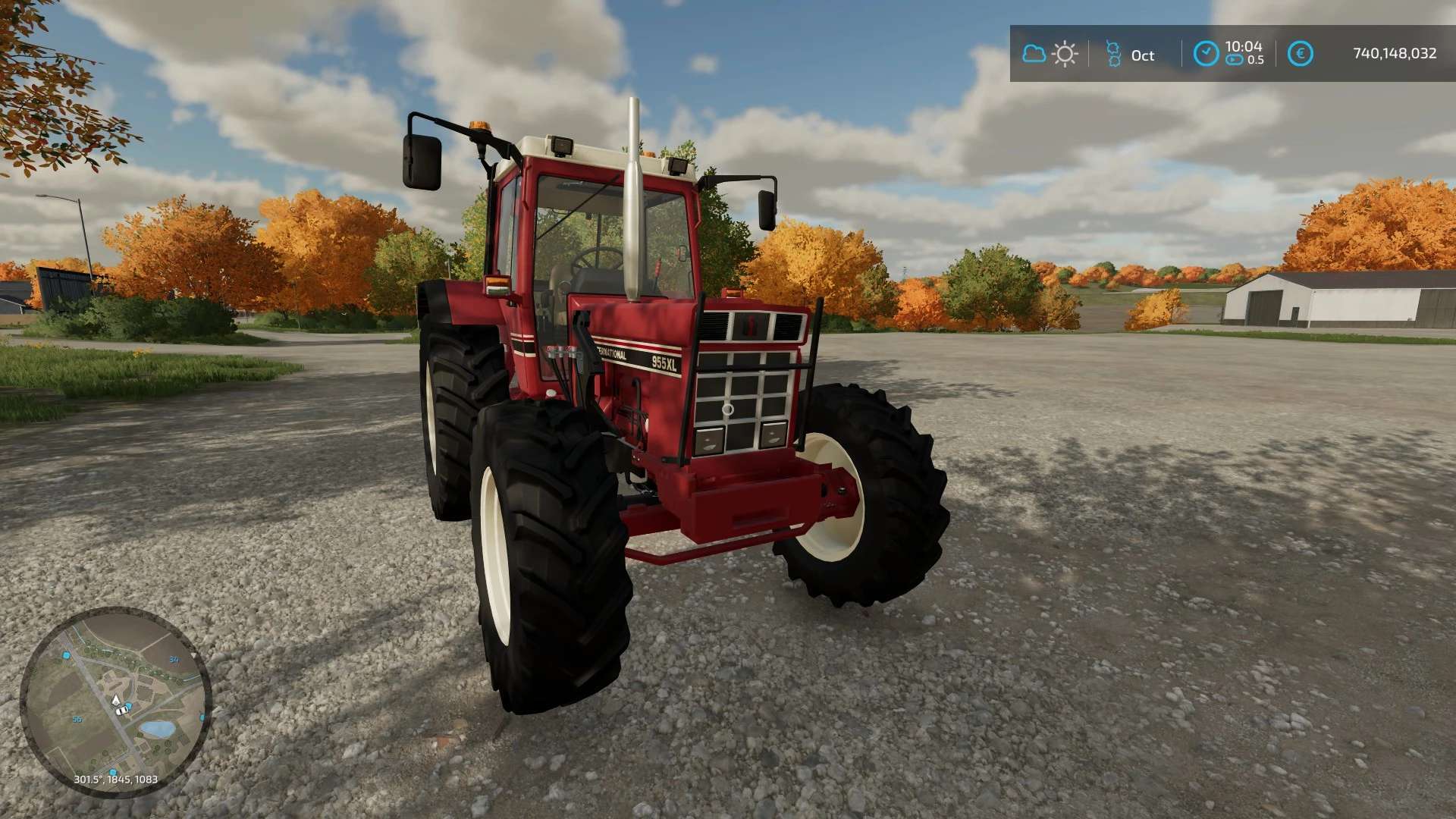Click the euro money icon

click(1300, 54)
